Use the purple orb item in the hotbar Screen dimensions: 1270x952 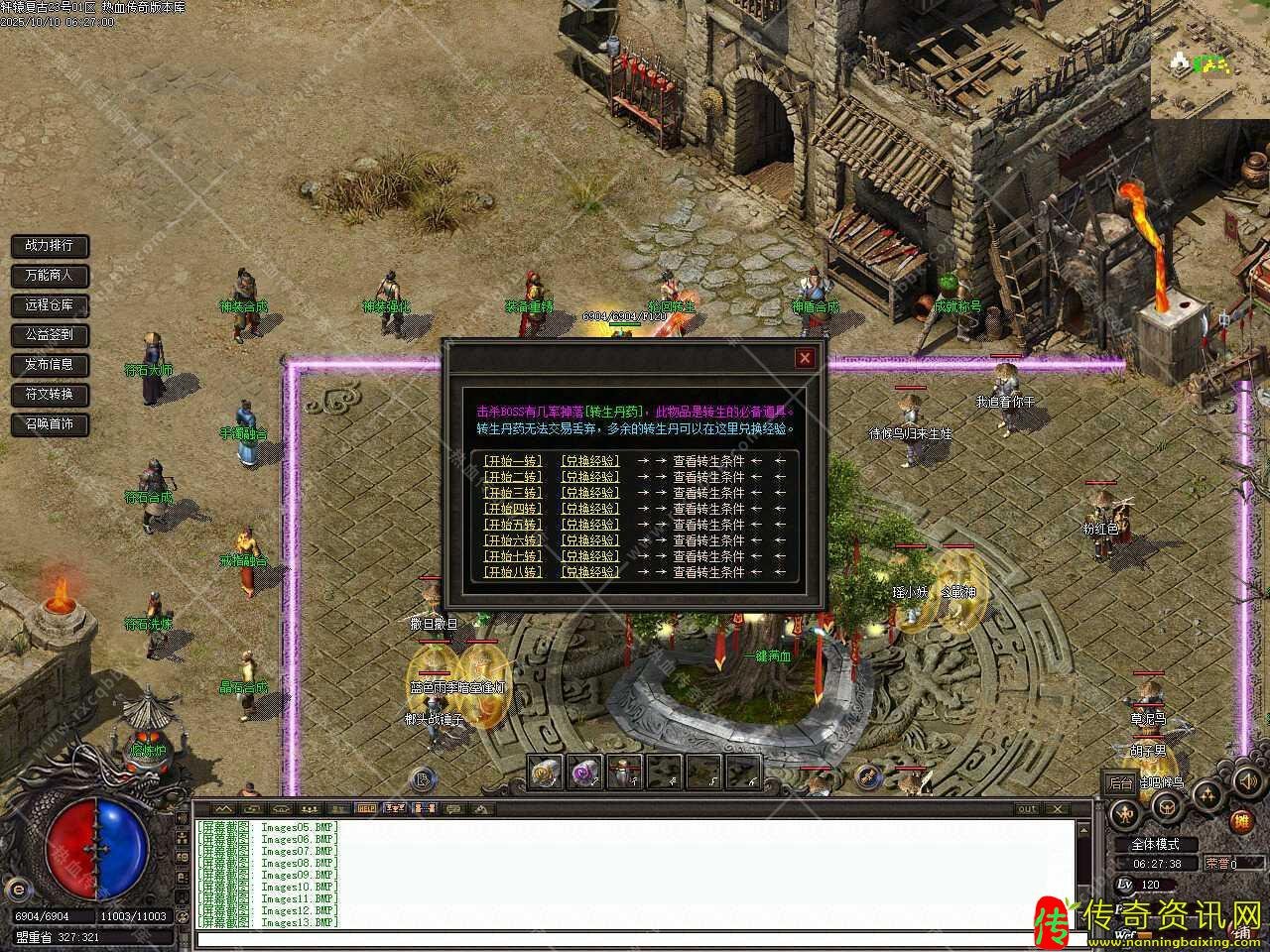click(x=585, y=773)
